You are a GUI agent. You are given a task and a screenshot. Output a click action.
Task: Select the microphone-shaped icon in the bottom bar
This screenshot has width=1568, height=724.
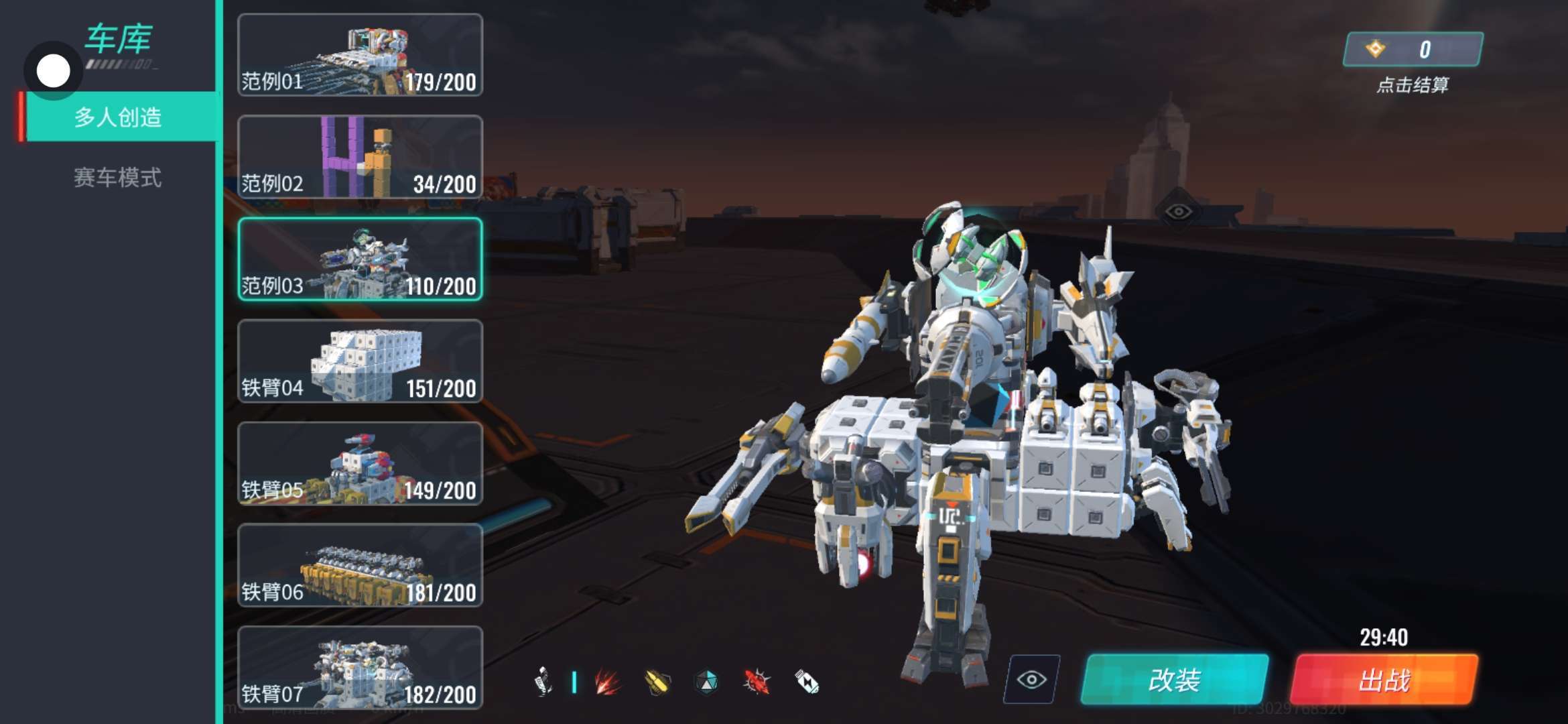click(x=543, y=682)
